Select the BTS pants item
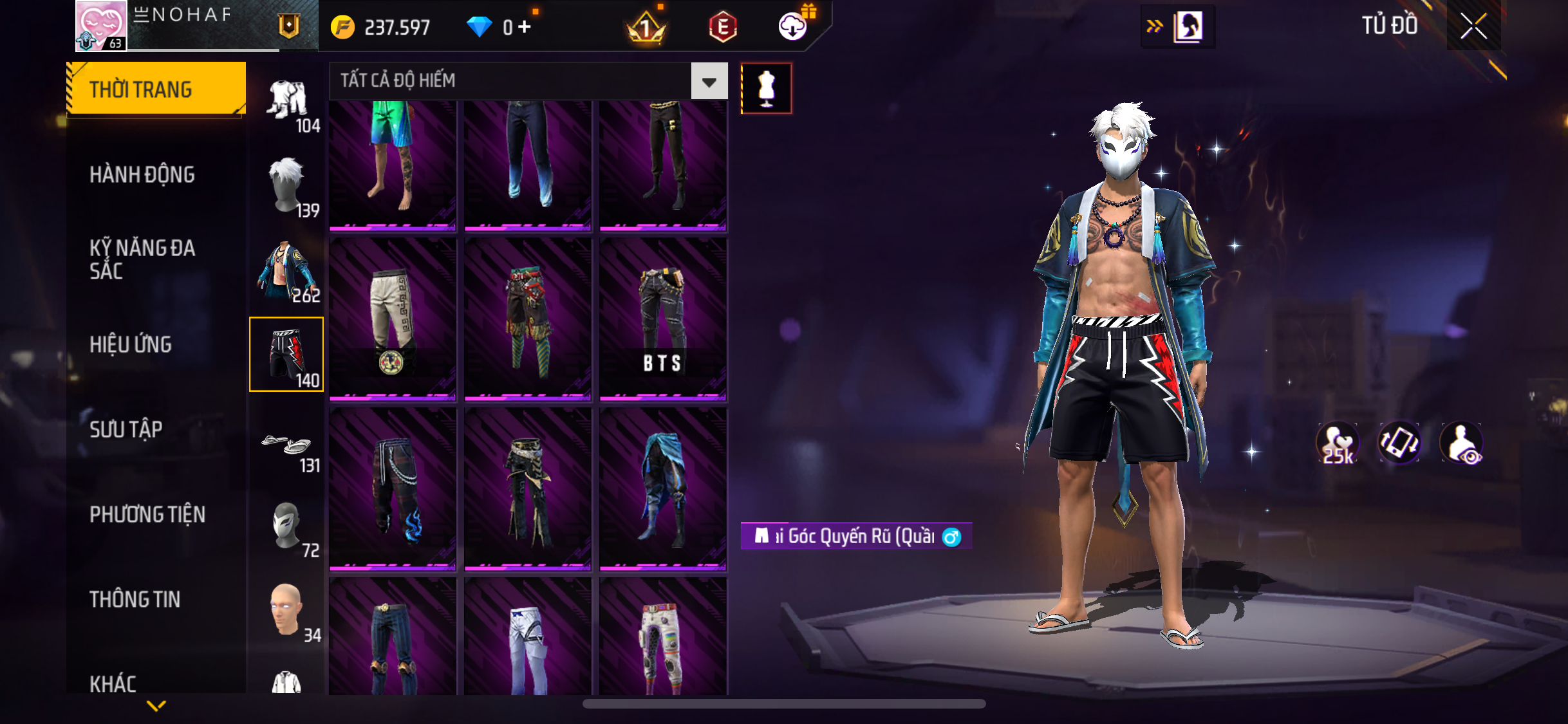 point(663,320)
